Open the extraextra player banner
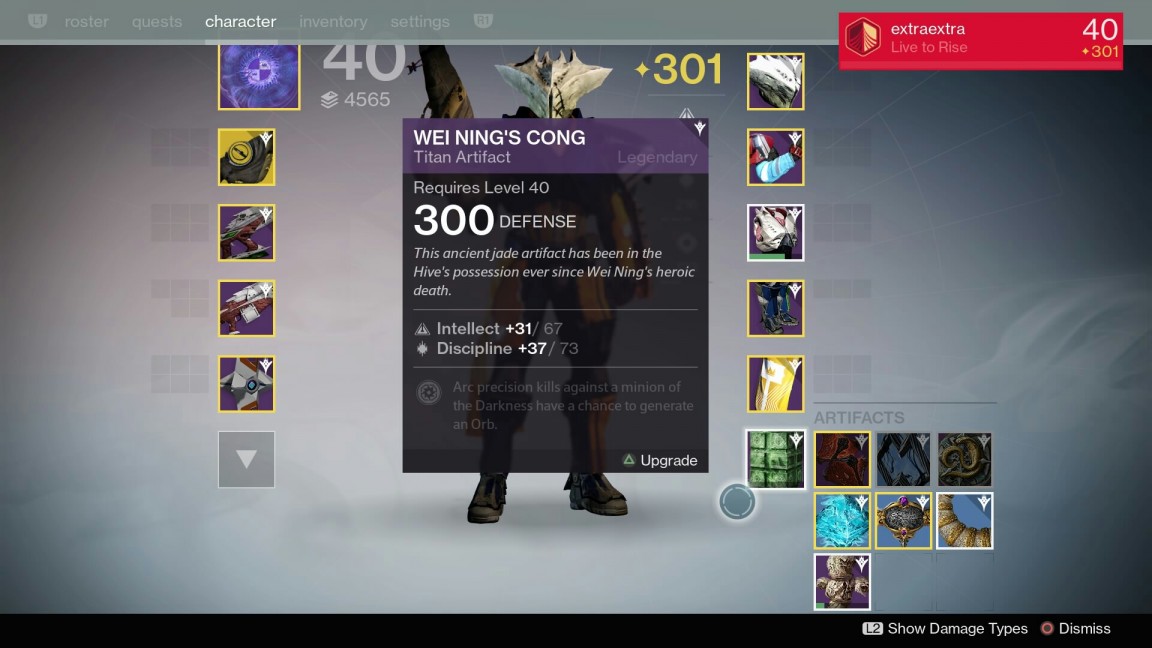The height and width of the screenshot is (648, 1152). pyautogui.click(x=980, y=40)
